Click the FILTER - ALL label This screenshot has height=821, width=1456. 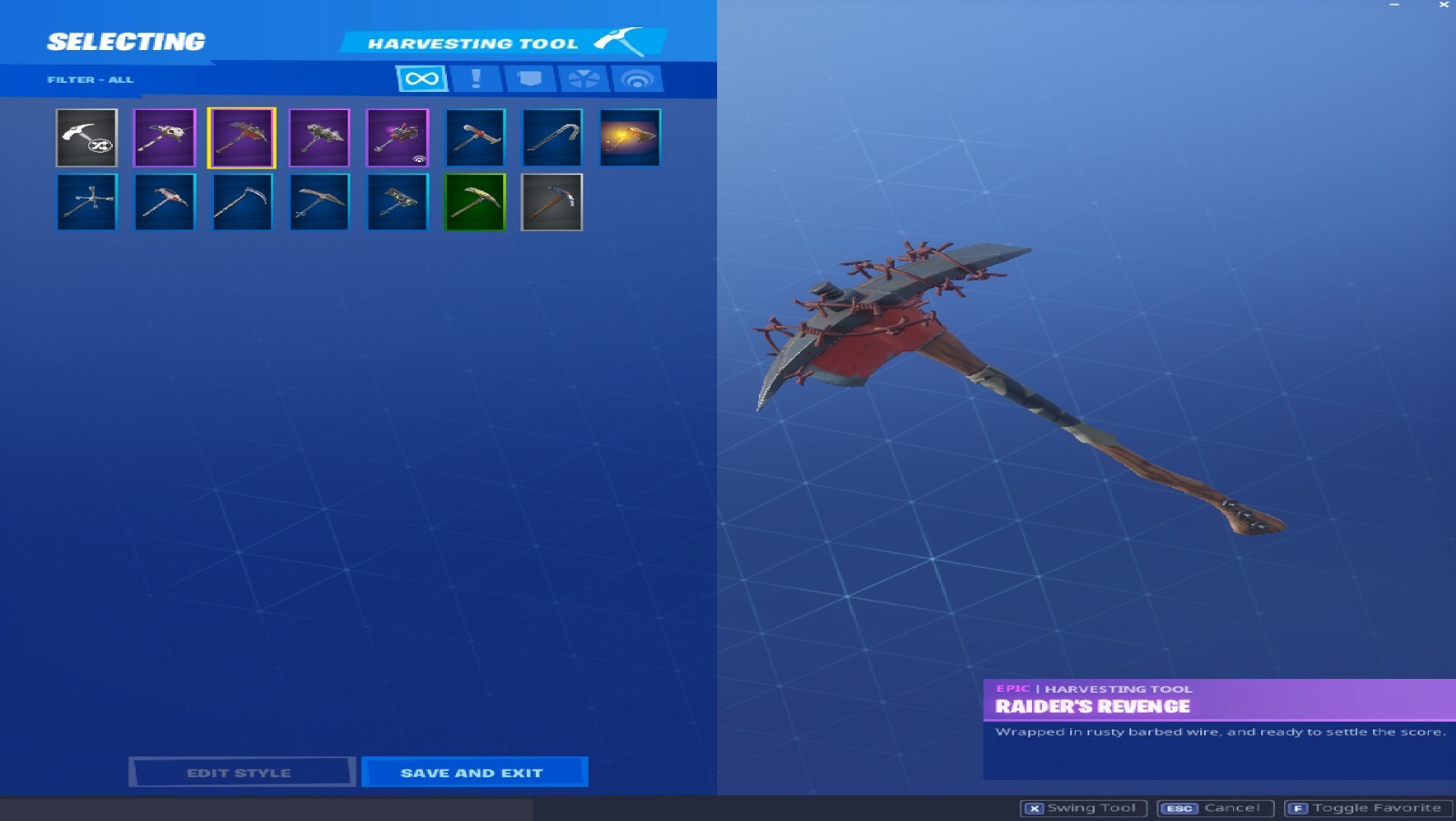pos(90,78)
